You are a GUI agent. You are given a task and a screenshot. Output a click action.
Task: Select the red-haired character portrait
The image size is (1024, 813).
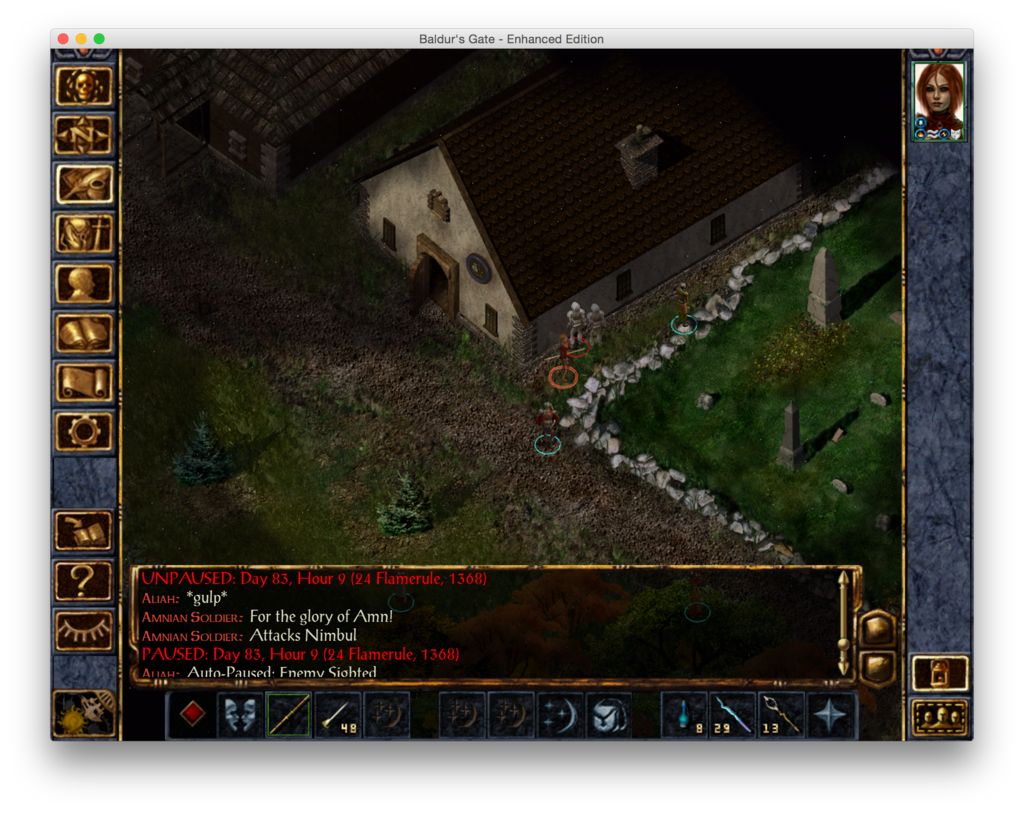click(939, 101)
